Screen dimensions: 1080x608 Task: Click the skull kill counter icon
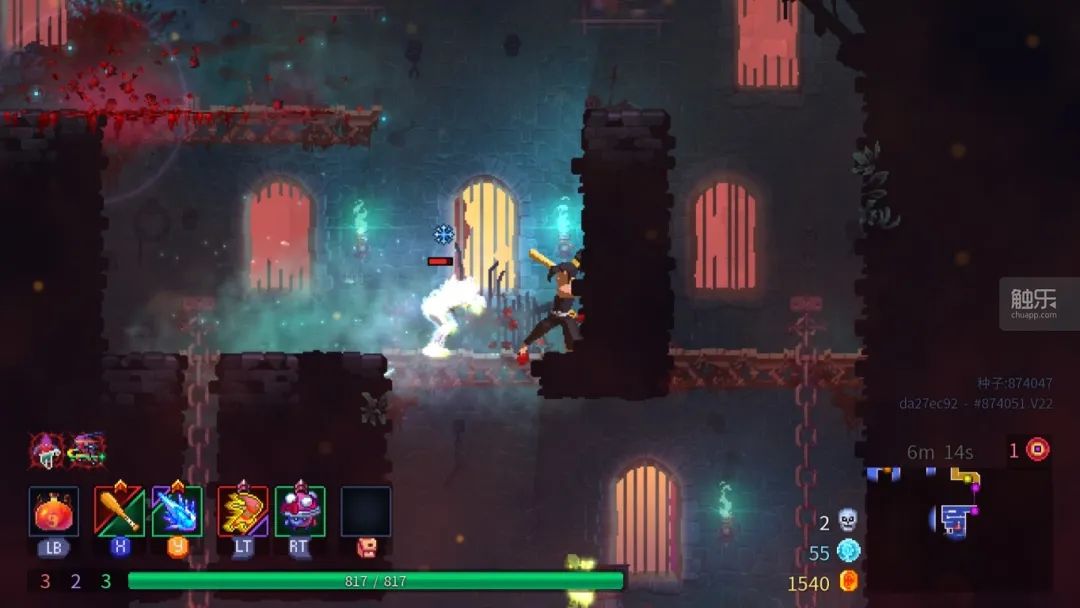click(x=848, y=520)
